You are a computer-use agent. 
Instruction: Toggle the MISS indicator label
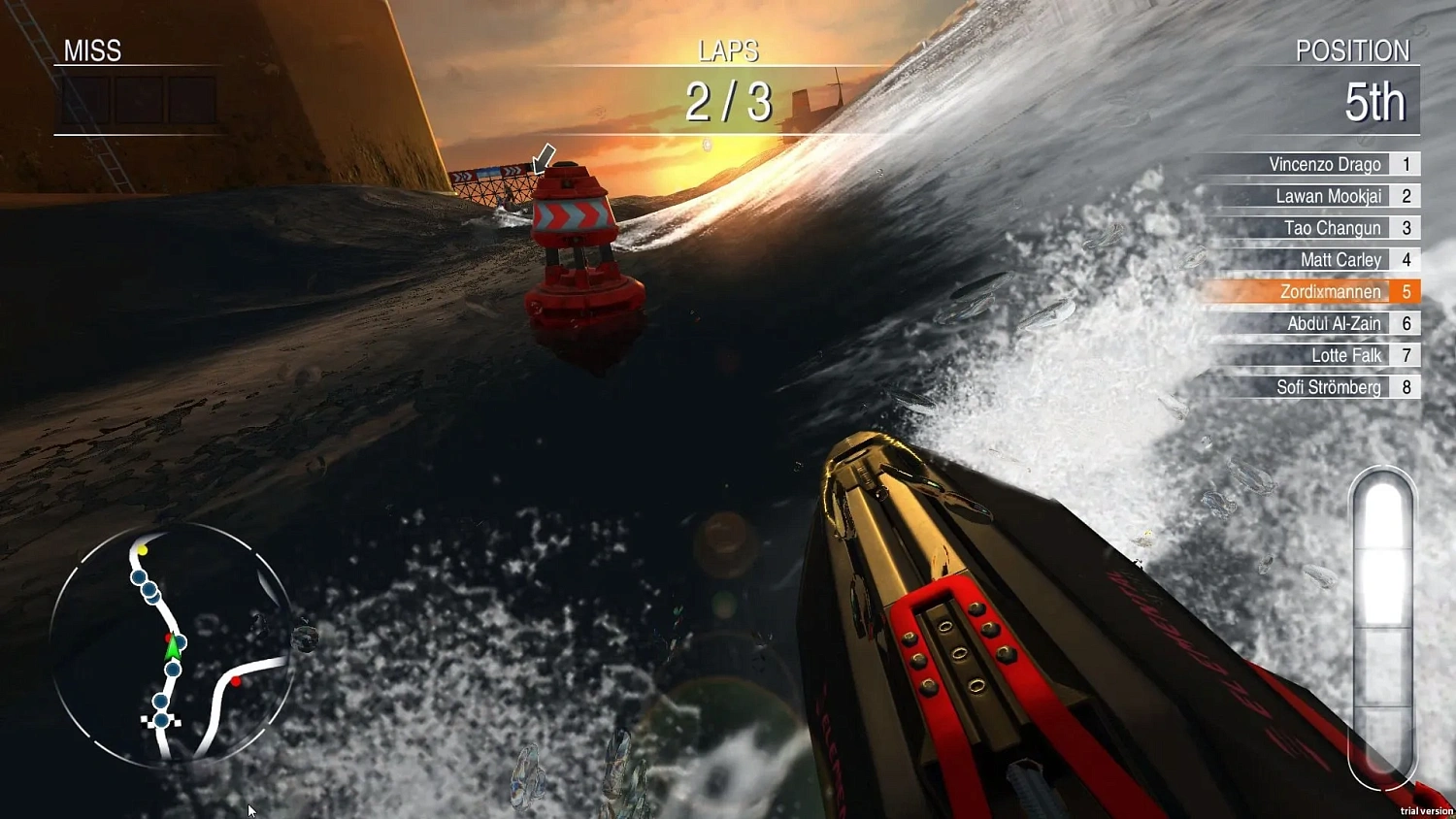(x=92, y=51)
